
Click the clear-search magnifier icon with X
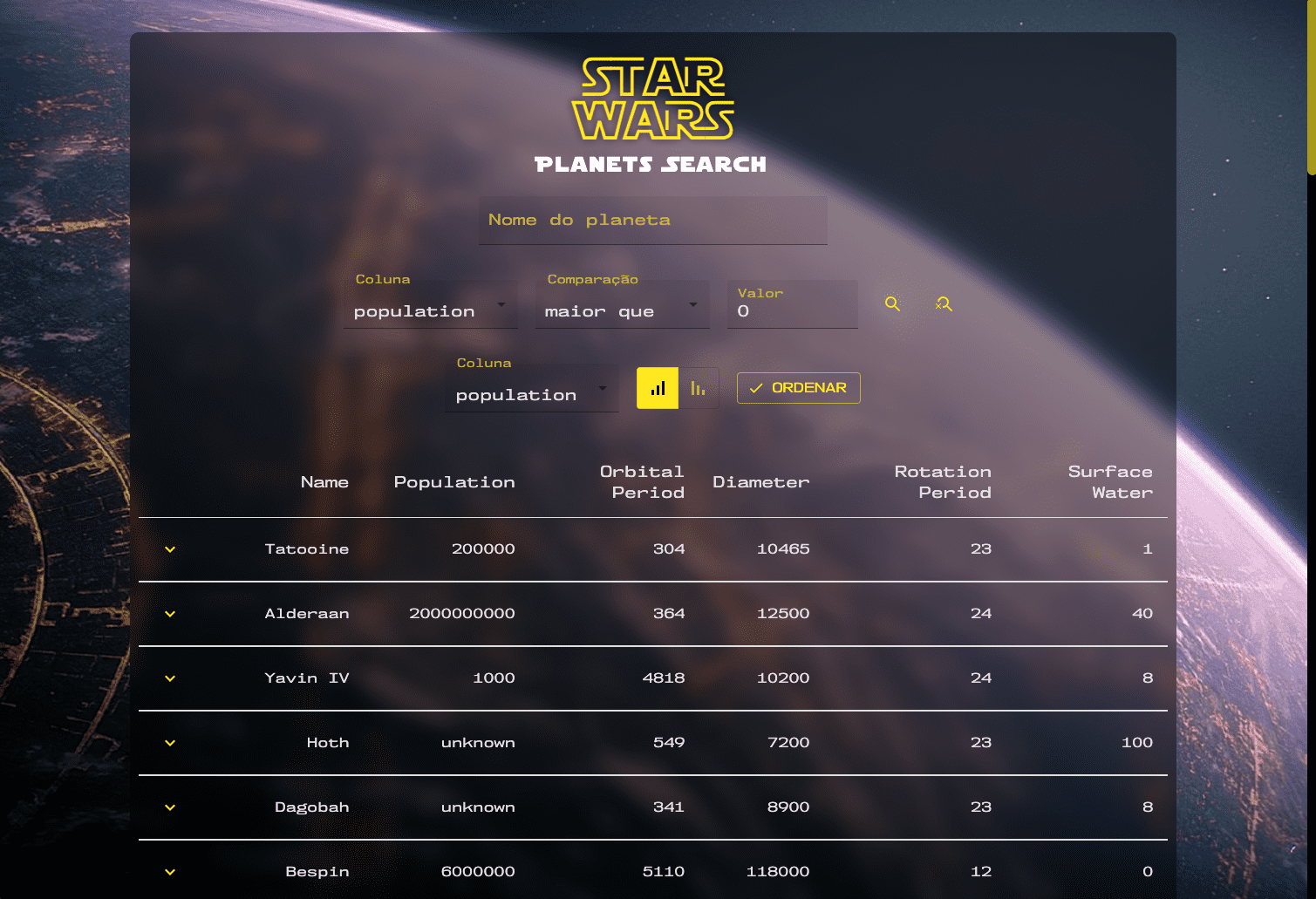[x=943, y=303]
